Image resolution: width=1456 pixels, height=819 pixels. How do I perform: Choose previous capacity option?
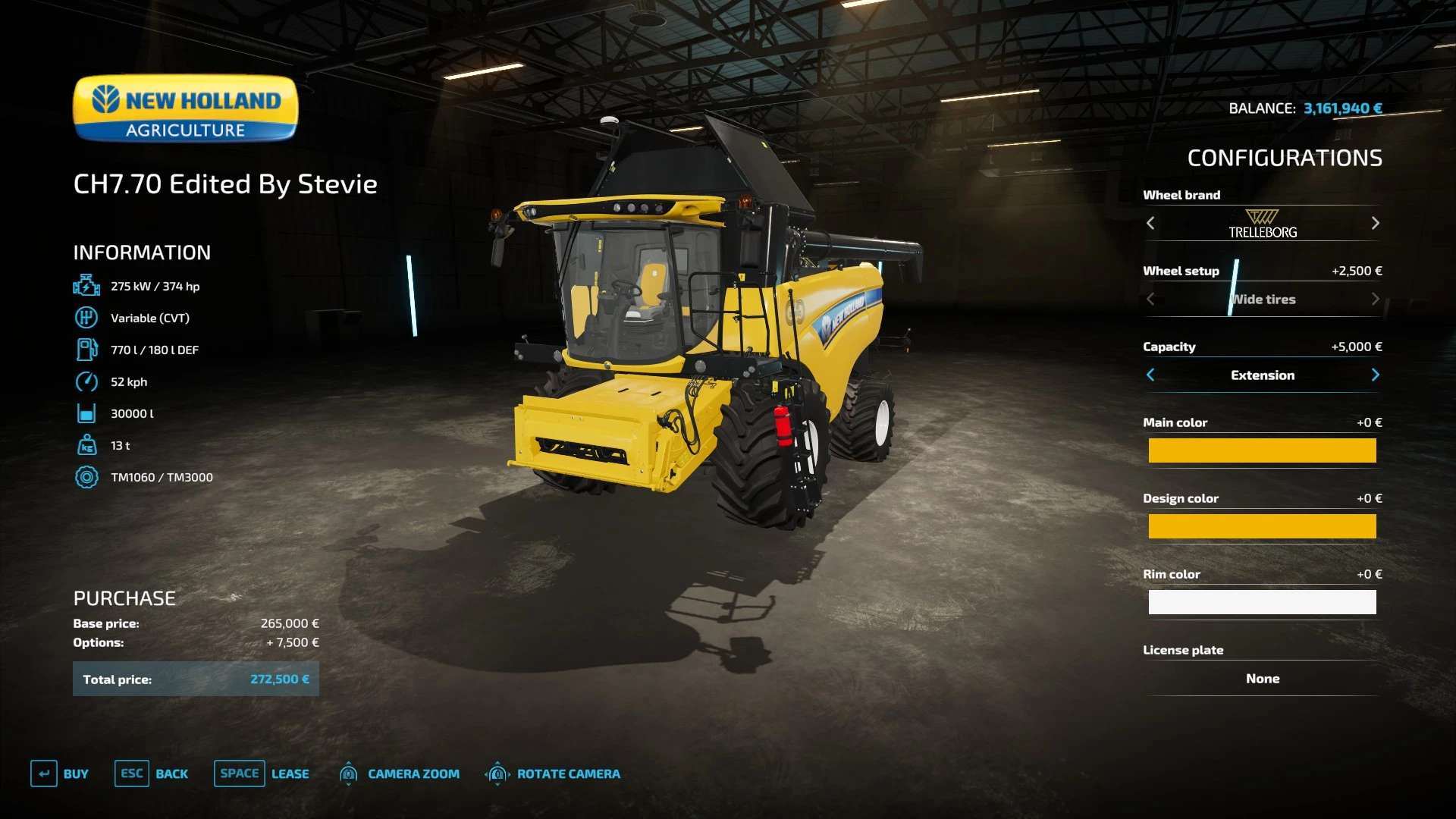pos(1150,375)
